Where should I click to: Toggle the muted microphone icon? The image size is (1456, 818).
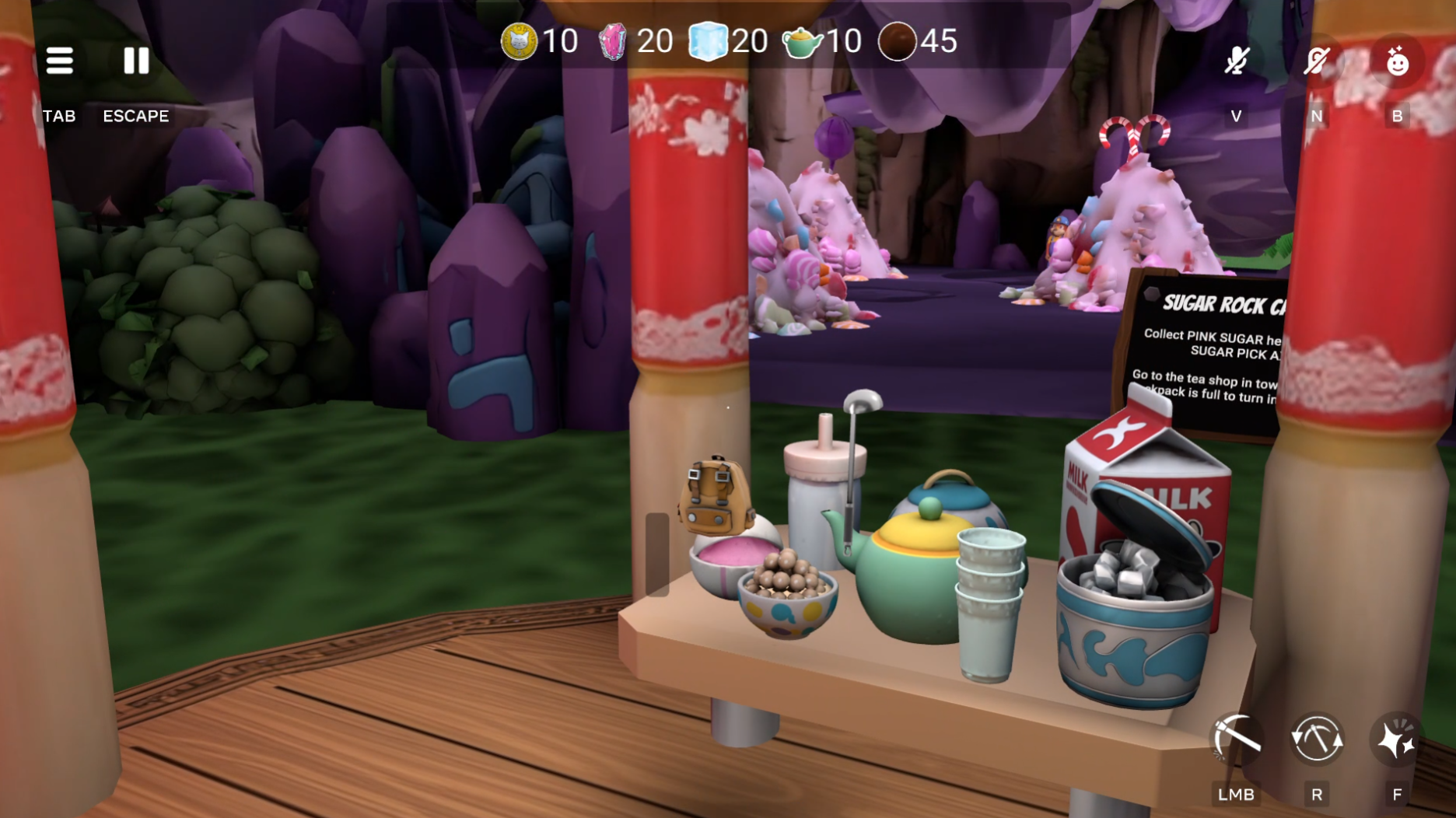click(1237, 61)
